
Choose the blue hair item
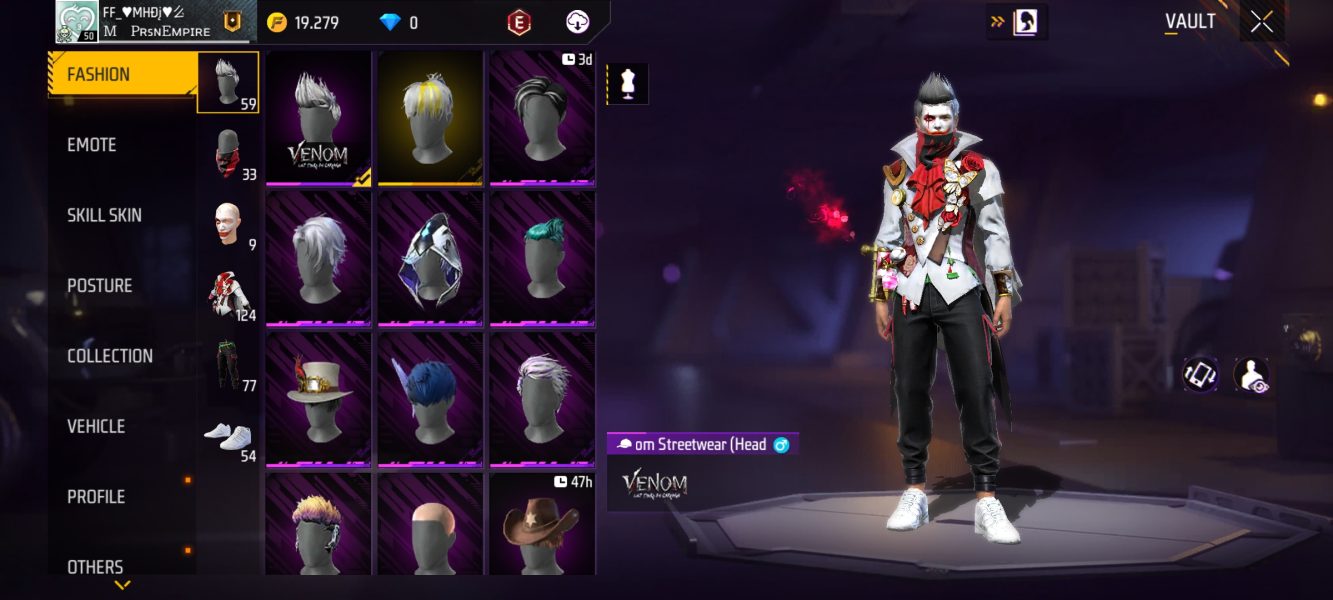(430, 397)
